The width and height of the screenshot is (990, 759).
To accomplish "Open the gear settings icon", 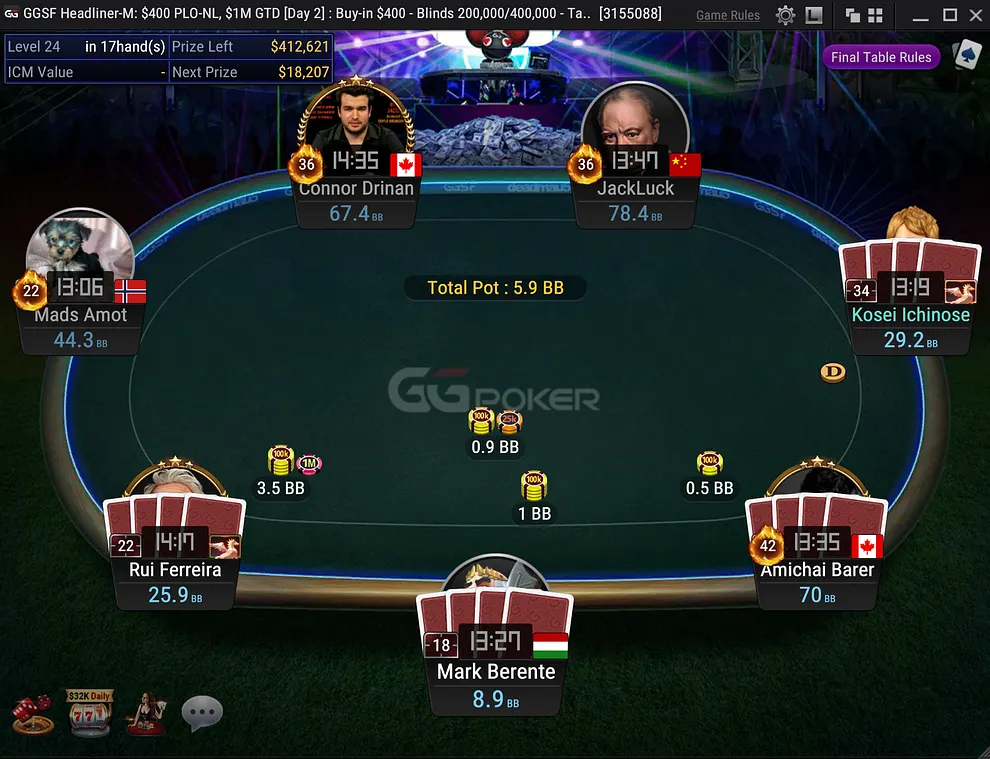I will 786,15.
